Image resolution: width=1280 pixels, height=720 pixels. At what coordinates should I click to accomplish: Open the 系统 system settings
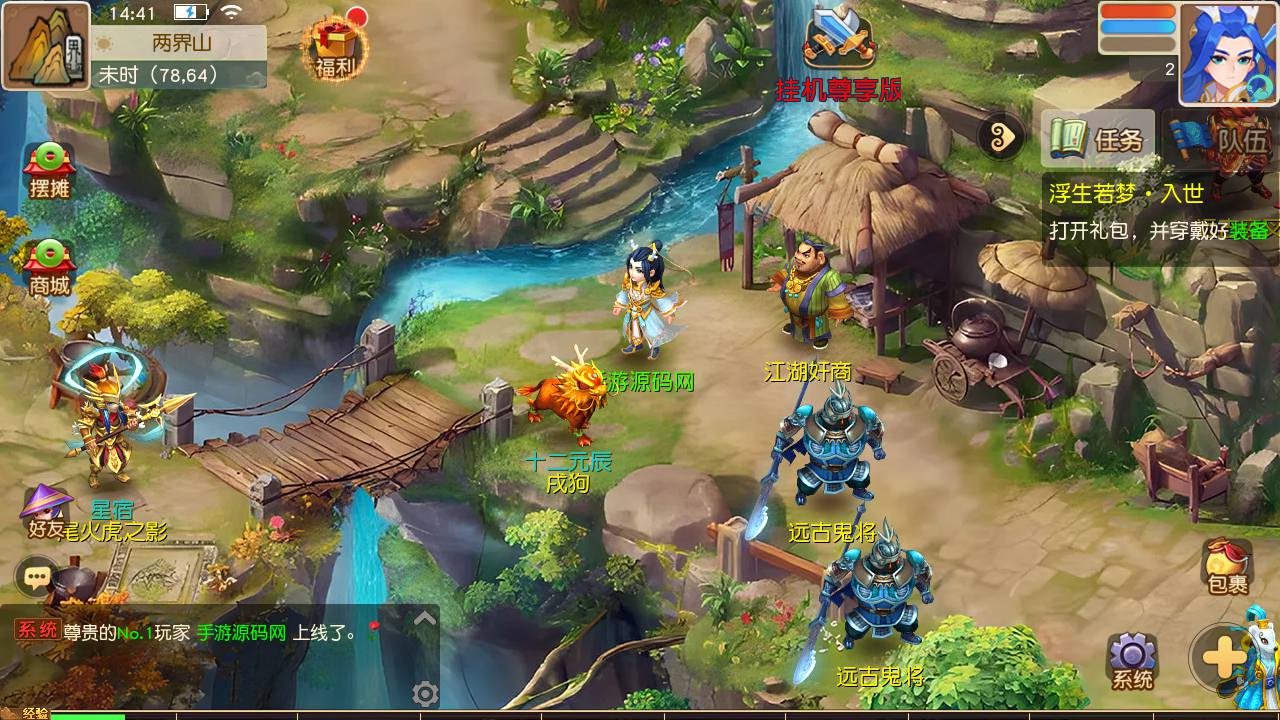click(x=1132, y=662)
